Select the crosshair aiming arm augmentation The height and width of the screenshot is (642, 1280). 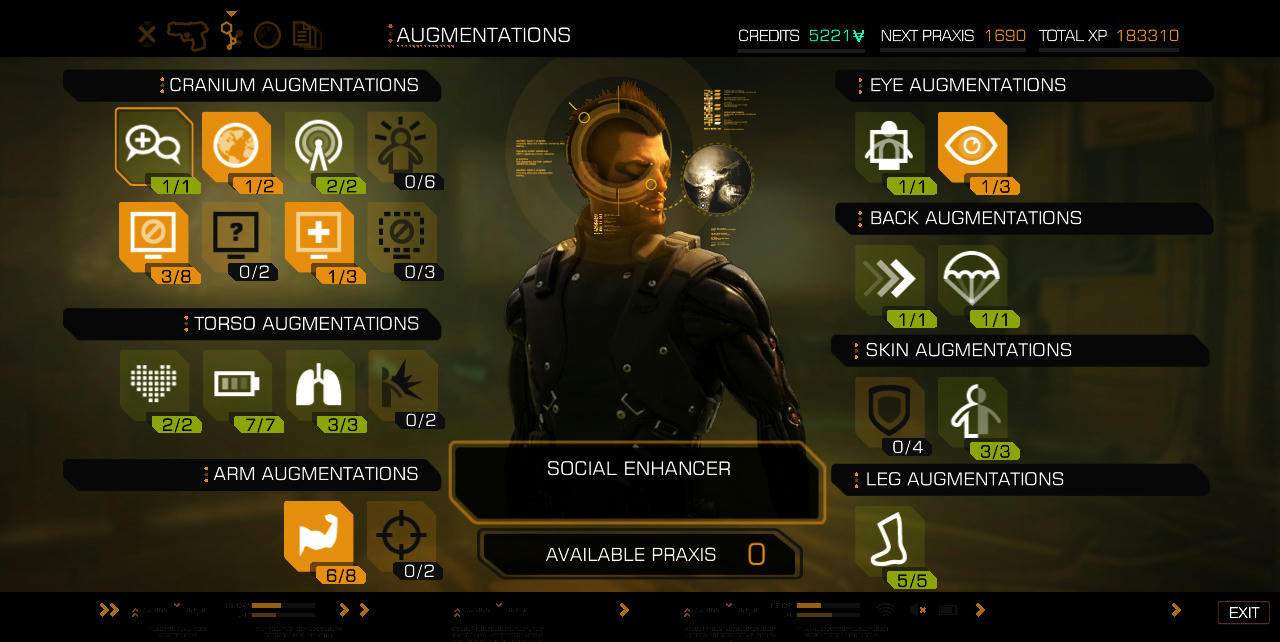[401, 535]
